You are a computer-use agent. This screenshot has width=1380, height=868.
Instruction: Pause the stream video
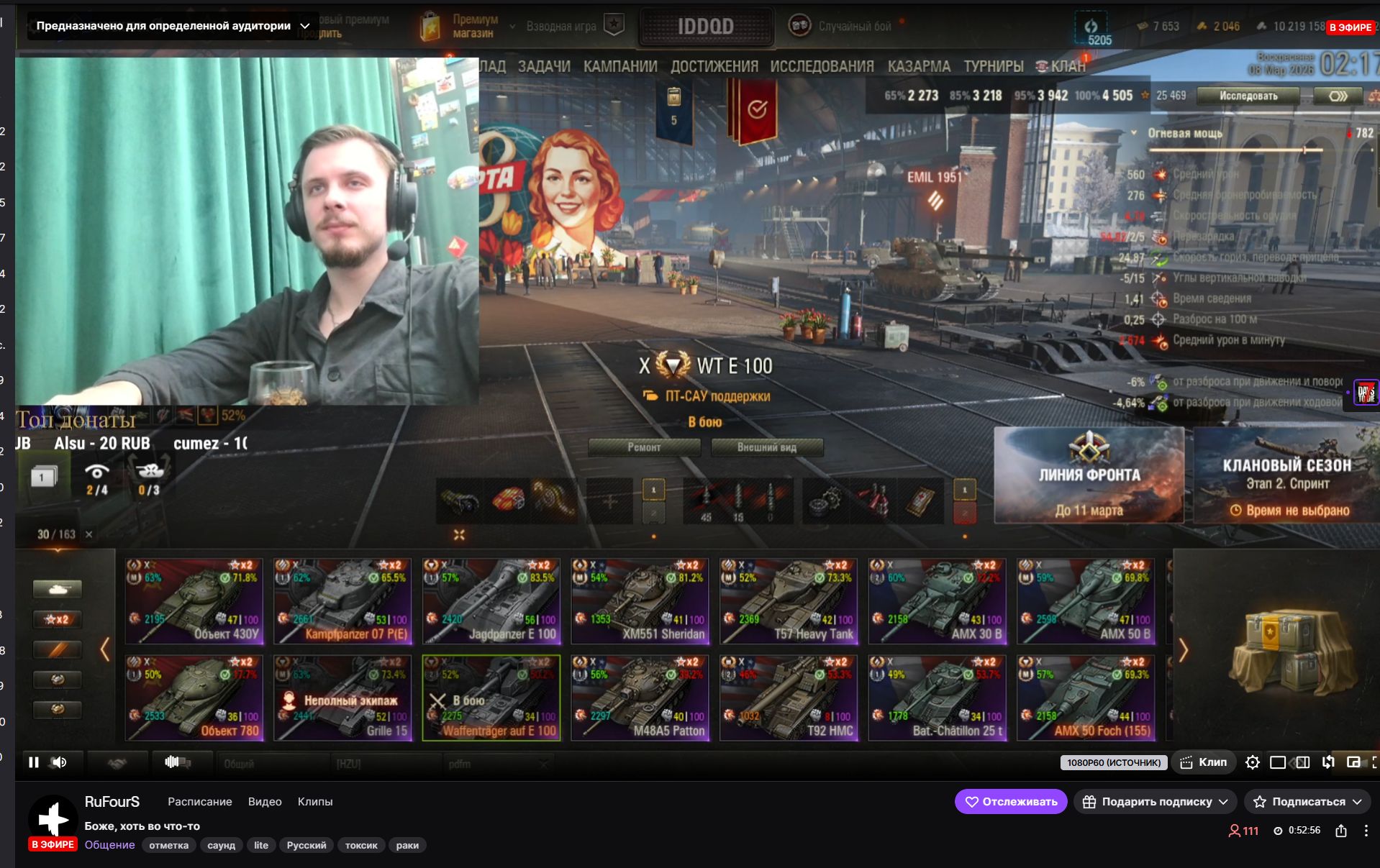point(34,762)
